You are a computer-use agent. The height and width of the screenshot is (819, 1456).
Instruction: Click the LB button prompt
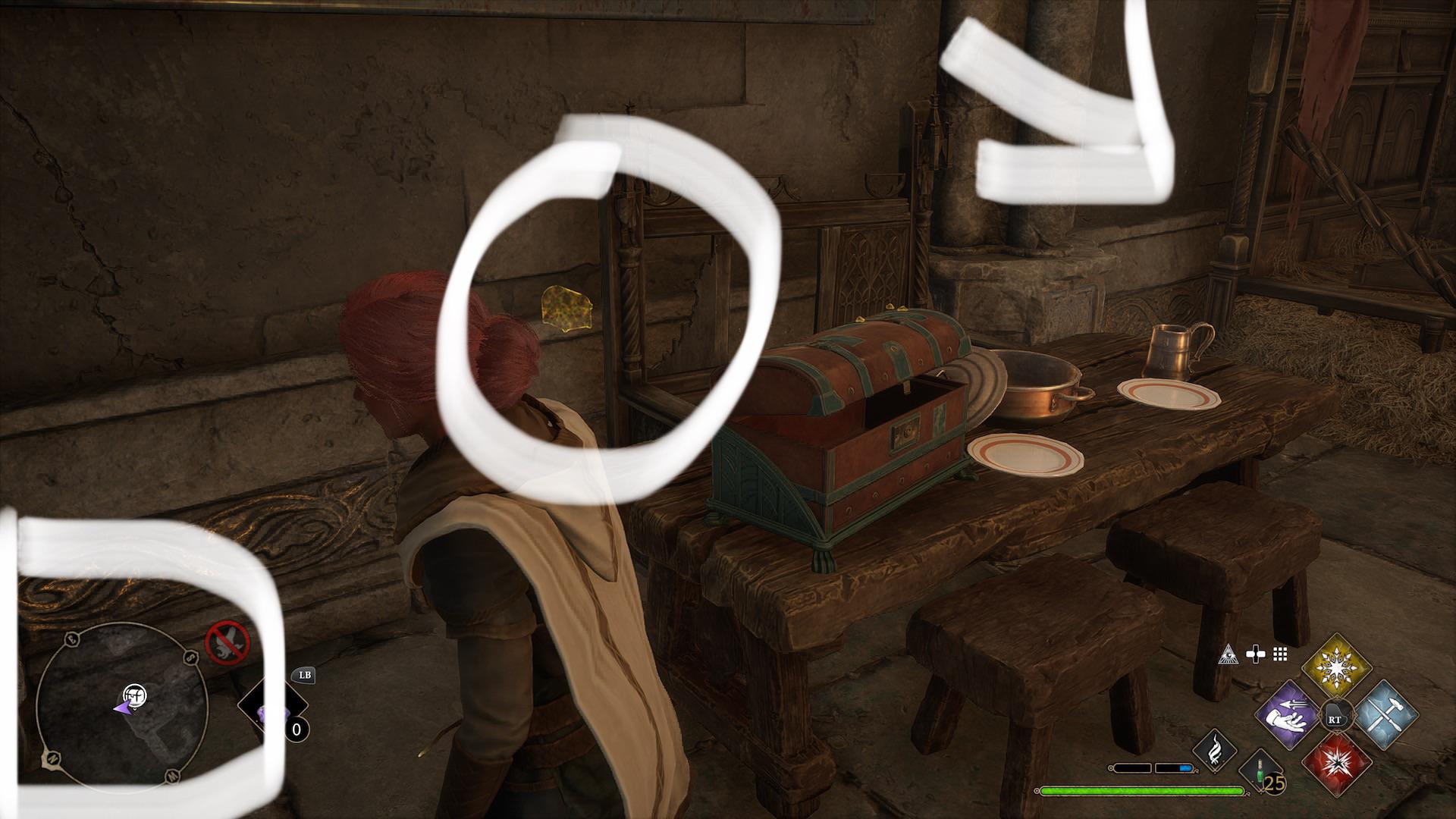click(x=306, y=676)
